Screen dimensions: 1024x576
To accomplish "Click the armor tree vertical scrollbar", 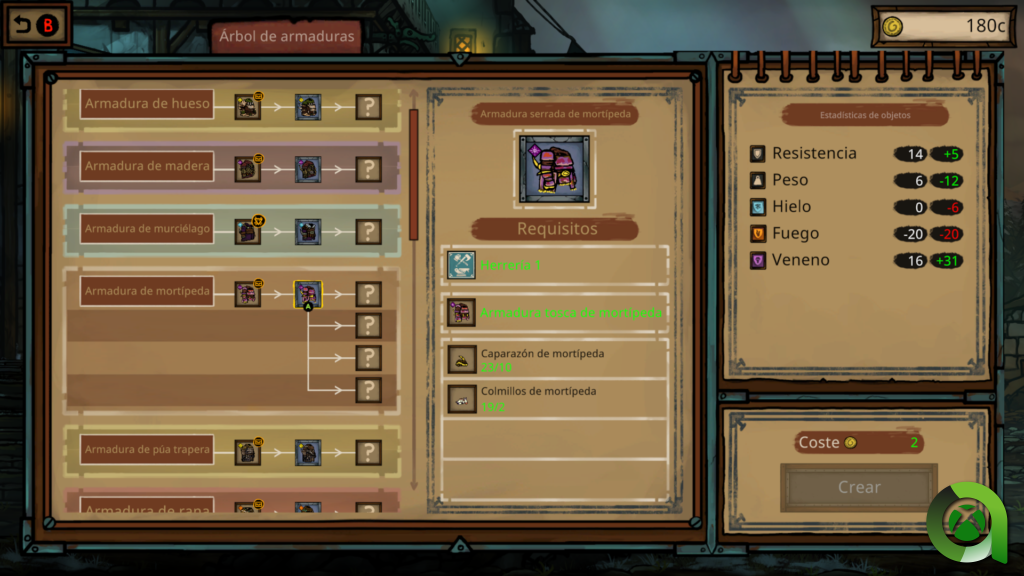I will click(x=414, y=174).
